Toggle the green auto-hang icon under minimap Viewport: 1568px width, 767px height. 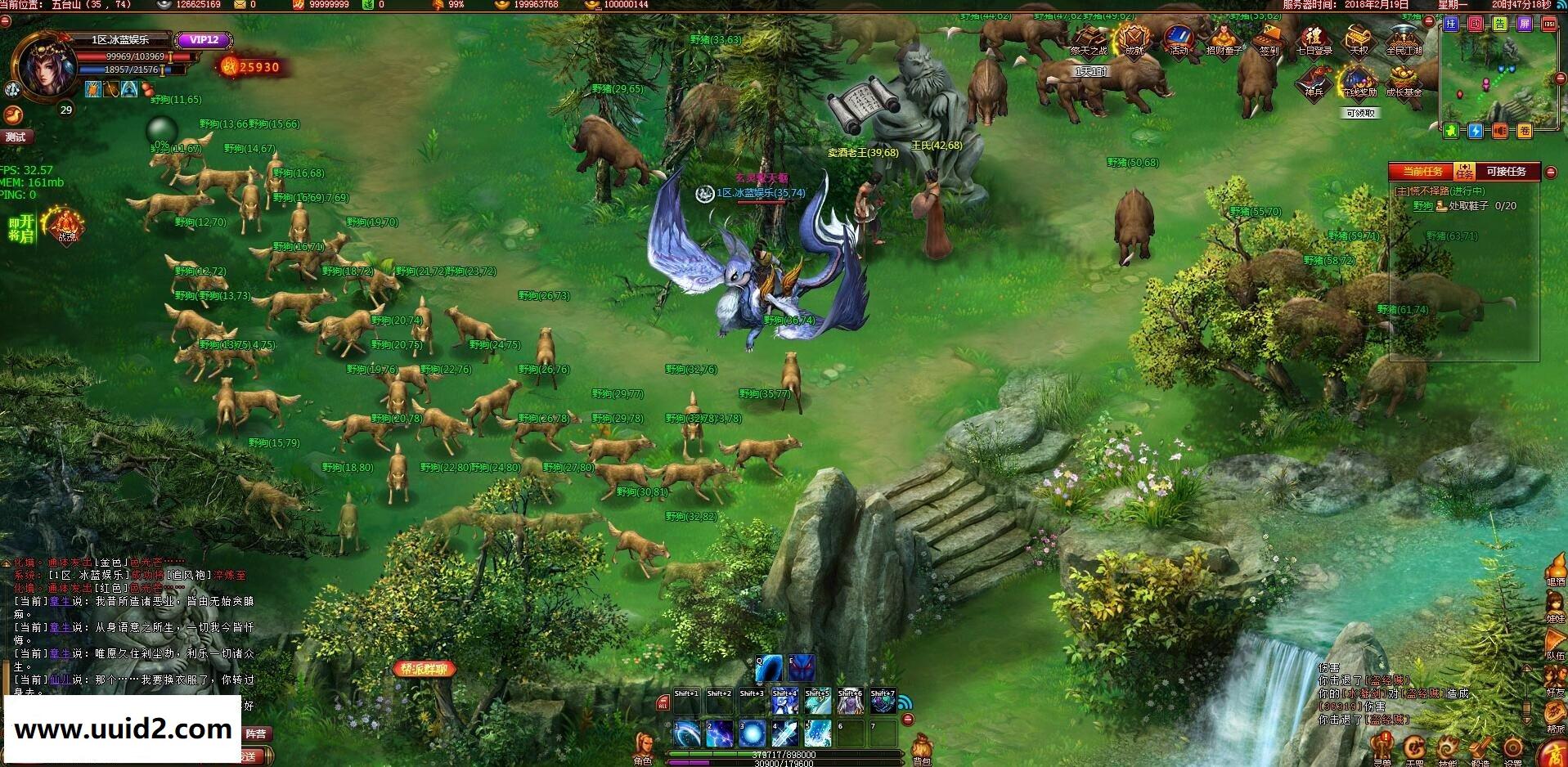tap(1452, 129)
